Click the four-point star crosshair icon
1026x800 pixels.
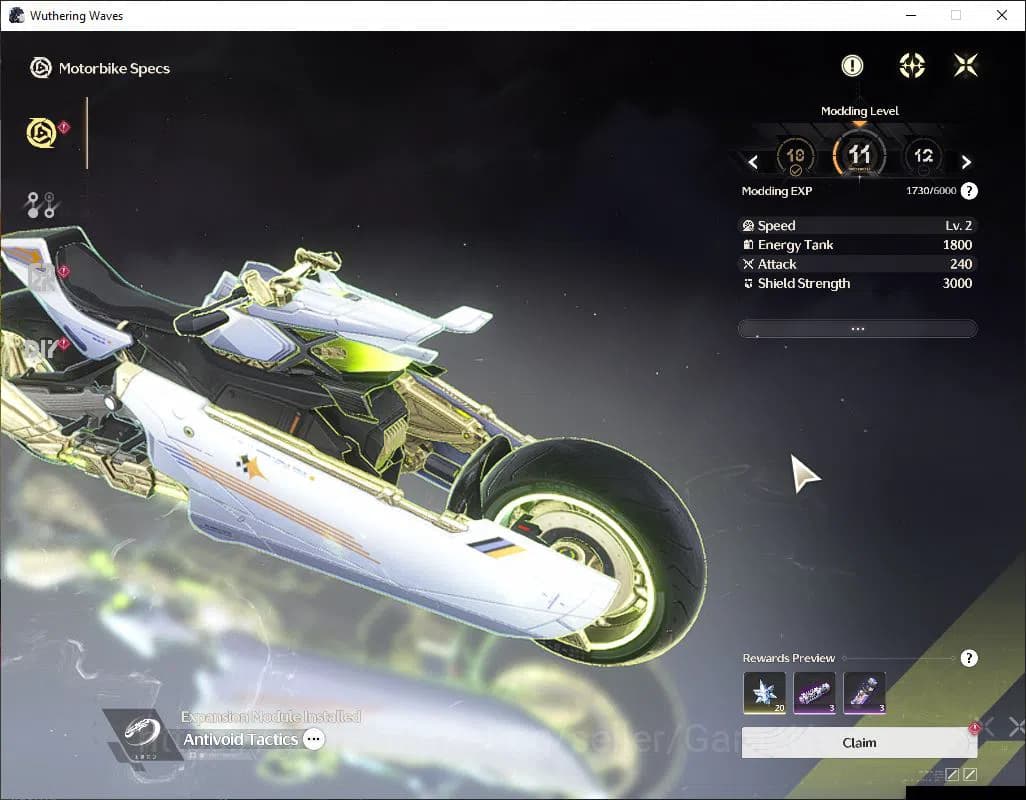tap(911, 66)
